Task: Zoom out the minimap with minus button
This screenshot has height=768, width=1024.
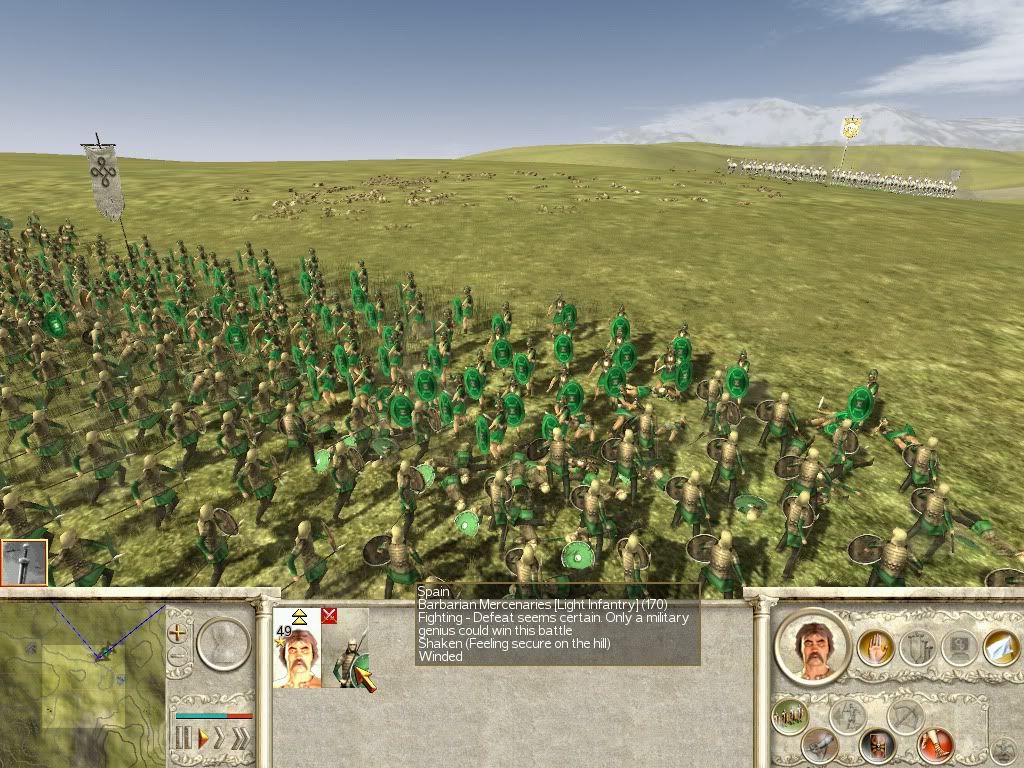Action: (179, 657)
